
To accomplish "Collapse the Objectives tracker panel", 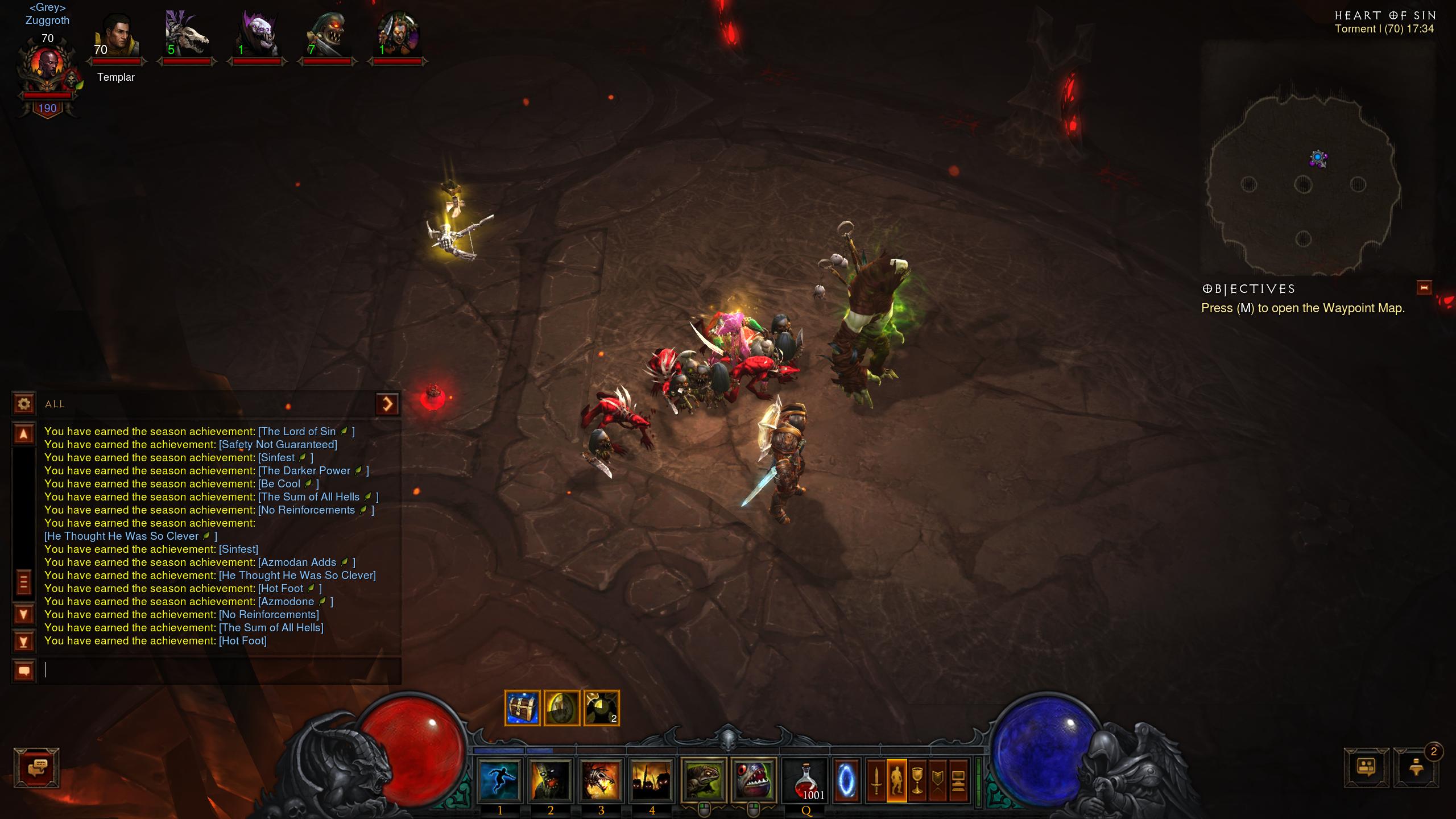I will pos(1424,288).
